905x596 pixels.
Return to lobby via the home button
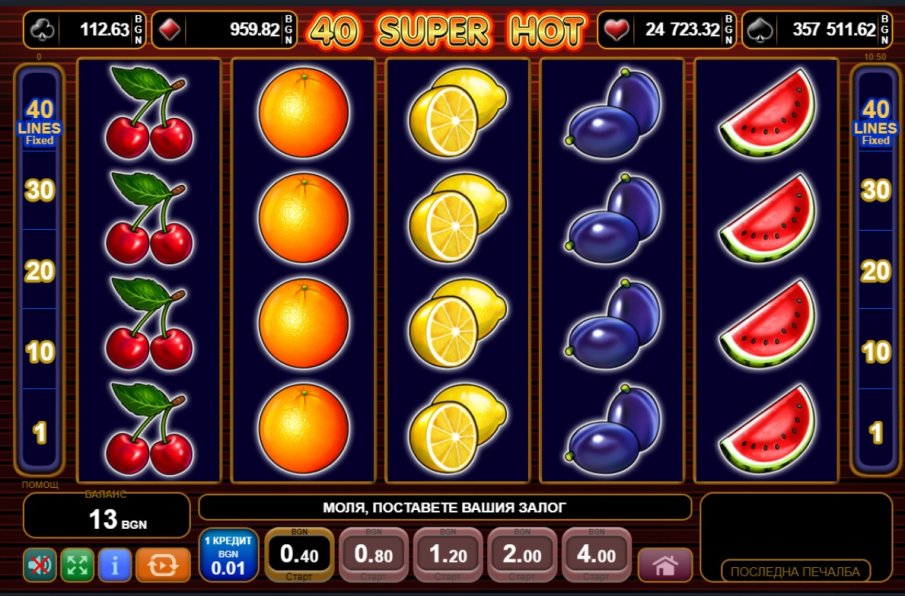click(664, 565)
